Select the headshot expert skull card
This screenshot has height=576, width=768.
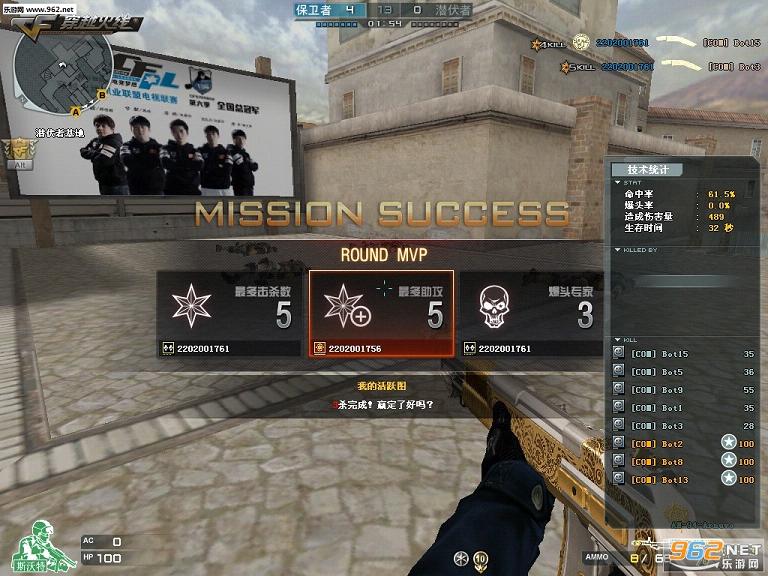tap(531, 314)
